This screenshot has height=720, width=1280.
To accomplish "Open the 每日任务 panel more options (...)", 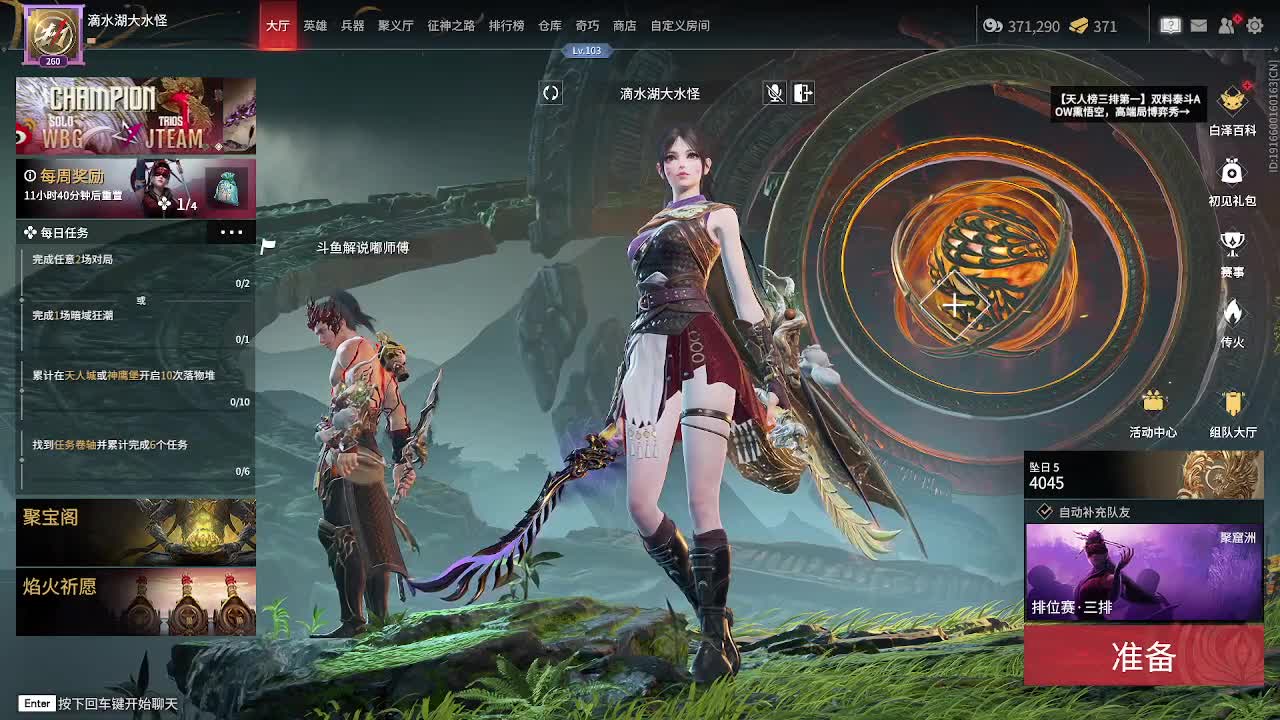I will click(x=232, y=231).
